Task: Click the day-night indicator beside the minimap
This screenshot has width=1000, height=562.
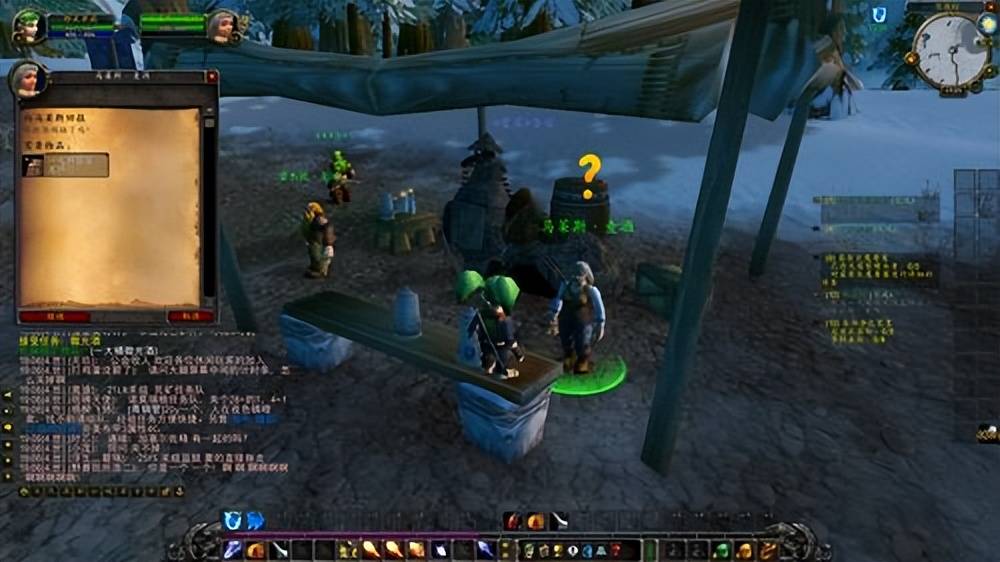Action: pyautogui.click(x=987, y=25)
